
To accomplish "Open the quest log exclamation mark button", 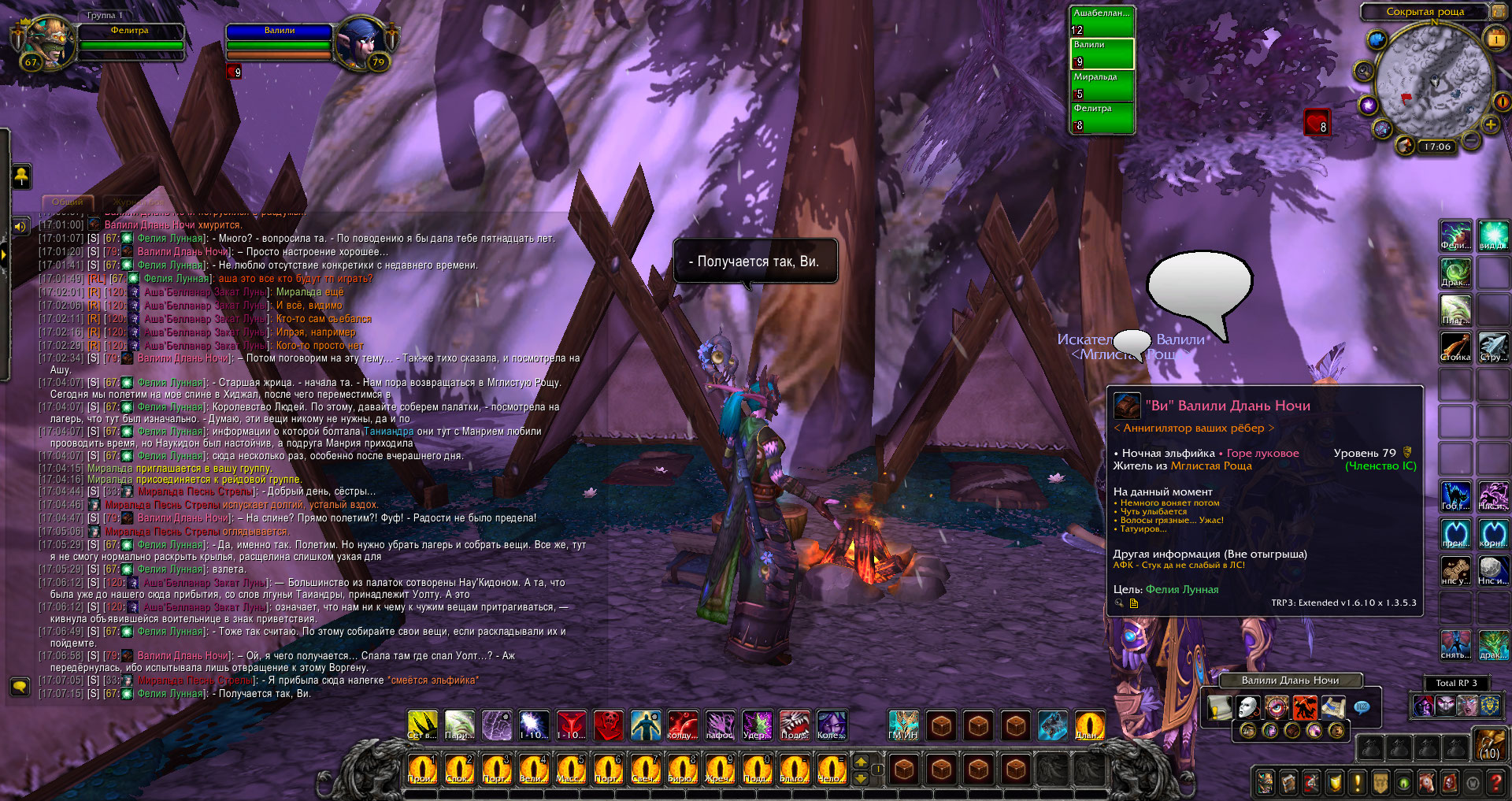I will coord(1357,782).
